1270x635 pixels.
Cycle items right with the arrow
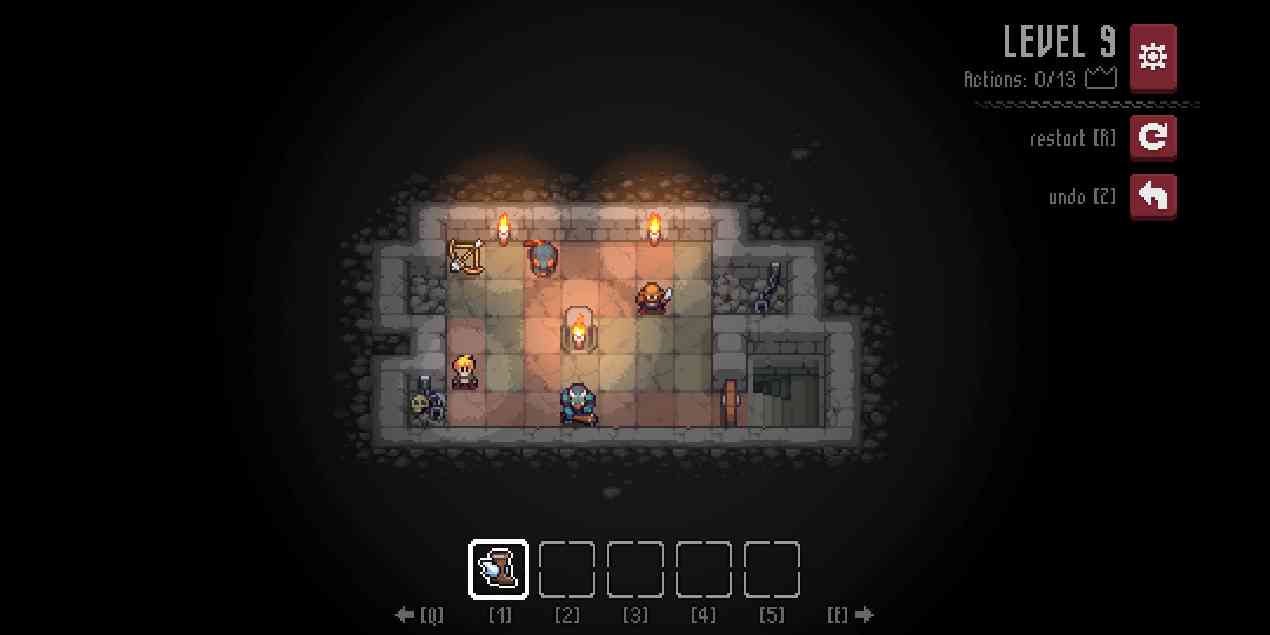pos(864,615)
